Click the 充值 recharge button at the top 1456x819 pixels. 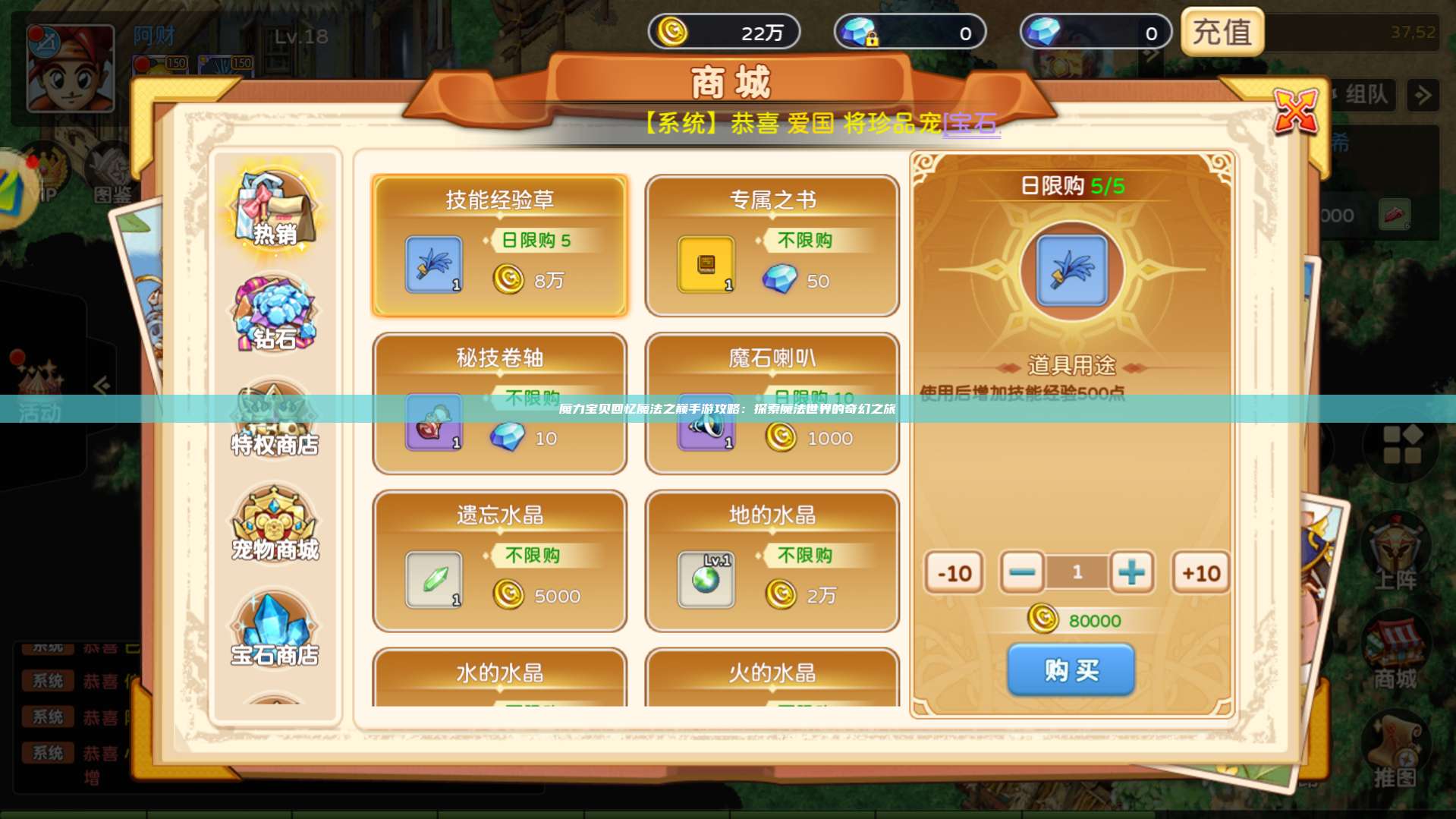1222,33
